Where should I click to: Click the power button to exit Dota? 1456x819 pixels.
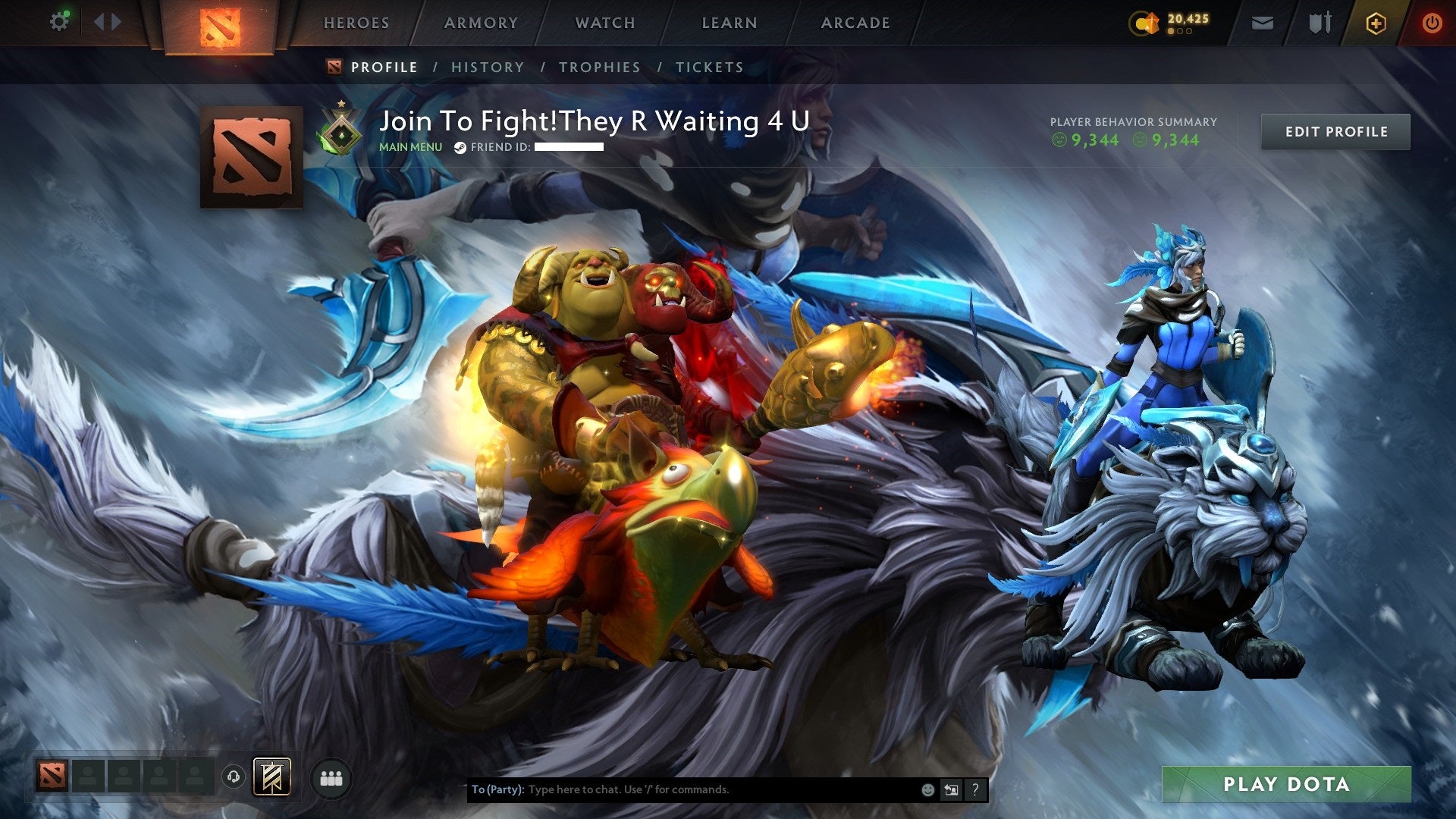pyautogui.click(x=1433, y=23)
